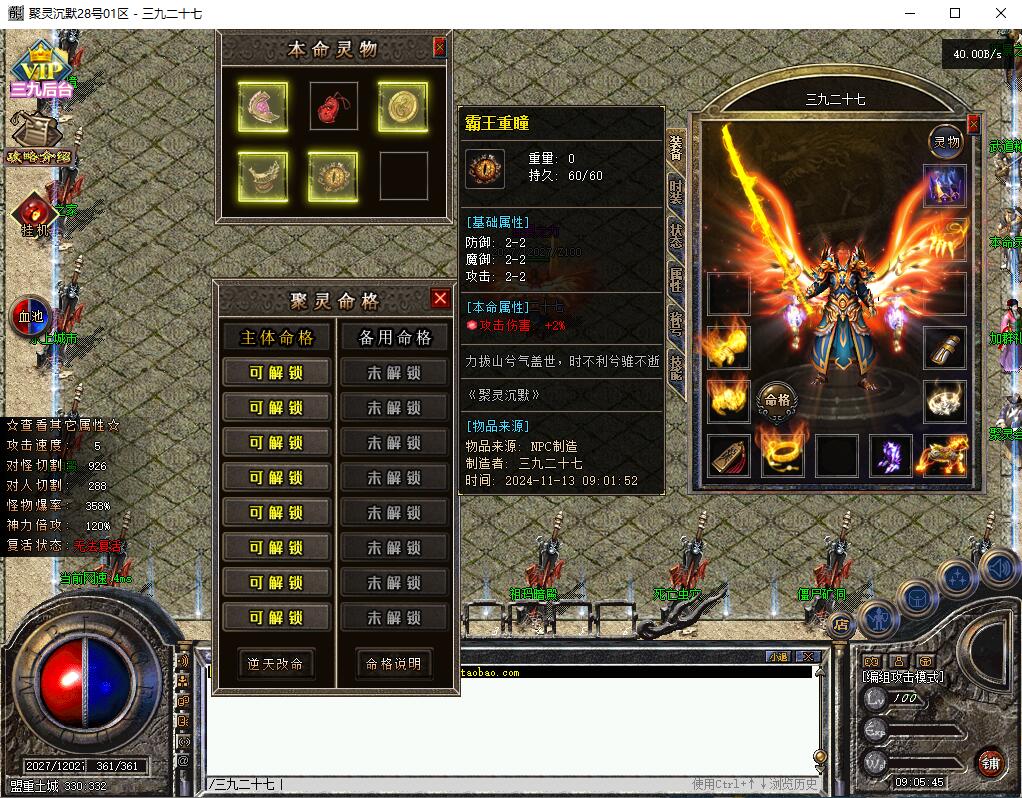Open the 攻略介绍 guide scroll

coord(40,138)
